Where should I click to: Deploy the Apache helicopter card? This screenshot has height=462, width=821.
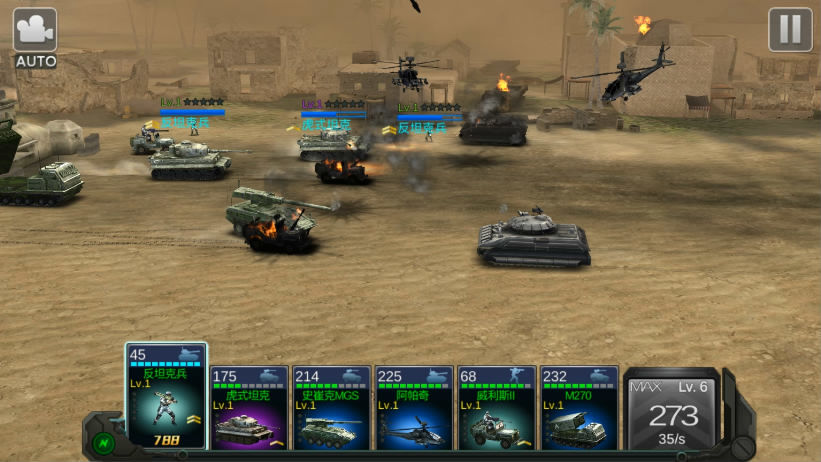[414, 408]
